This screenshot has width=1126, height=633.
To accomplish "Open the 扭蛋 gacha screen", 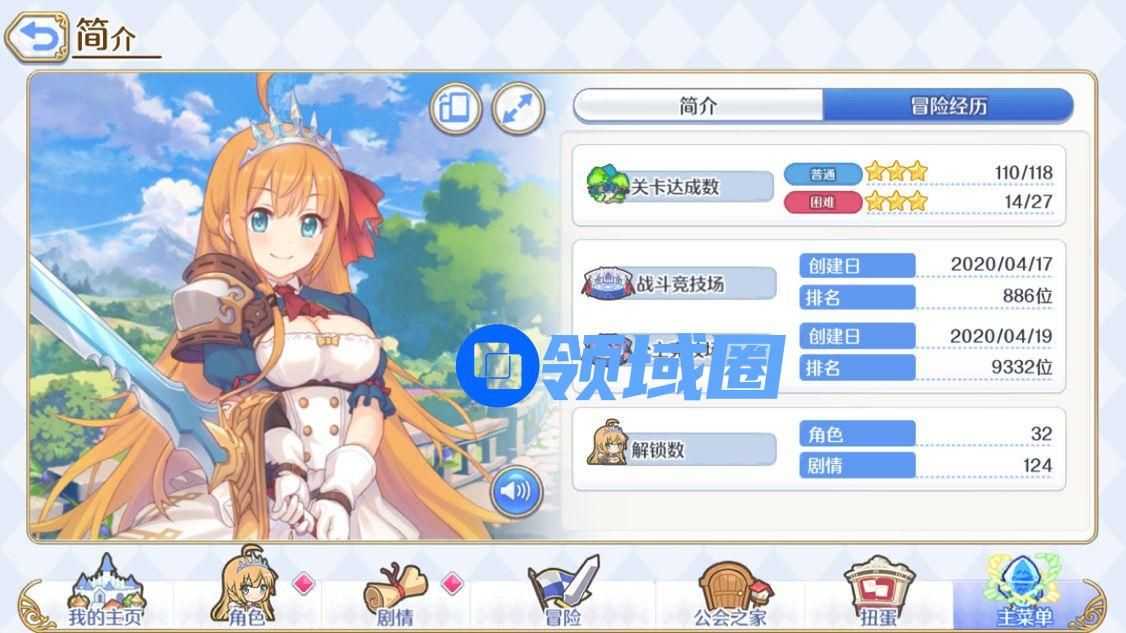I will 880,592.
